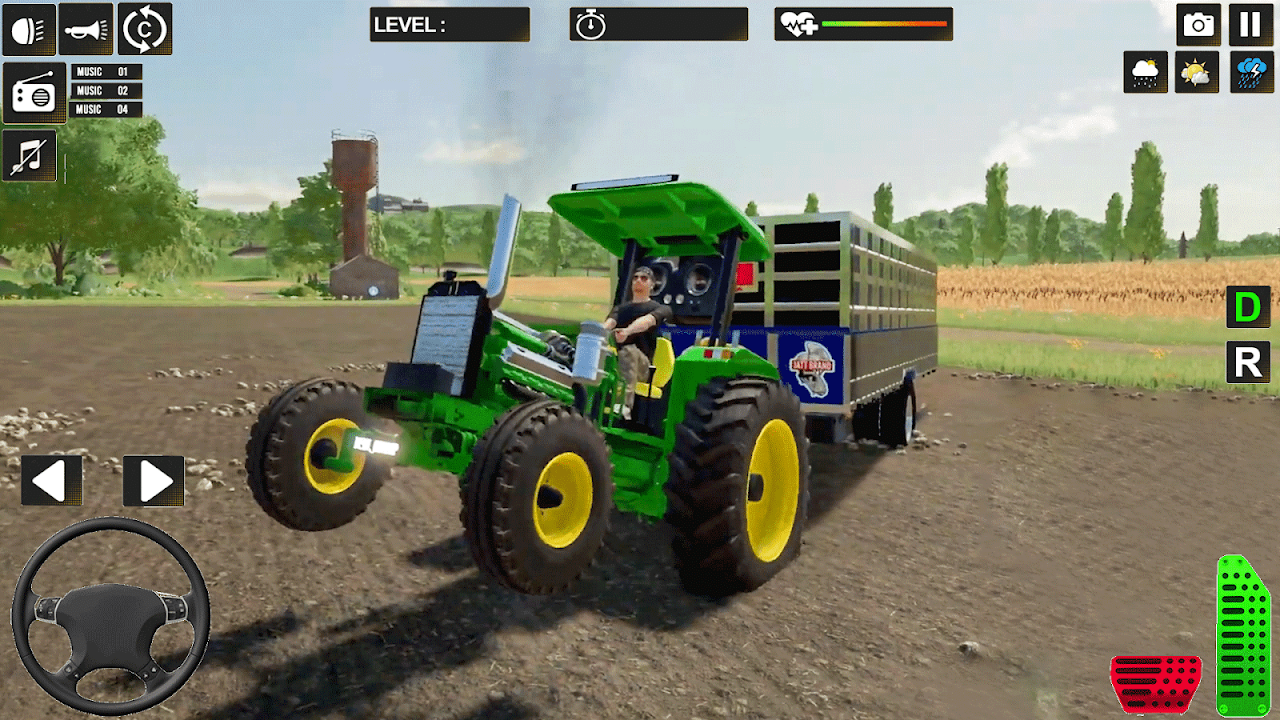
Task: Tap the green accelerator pedal
Action: coord(1243,636)
